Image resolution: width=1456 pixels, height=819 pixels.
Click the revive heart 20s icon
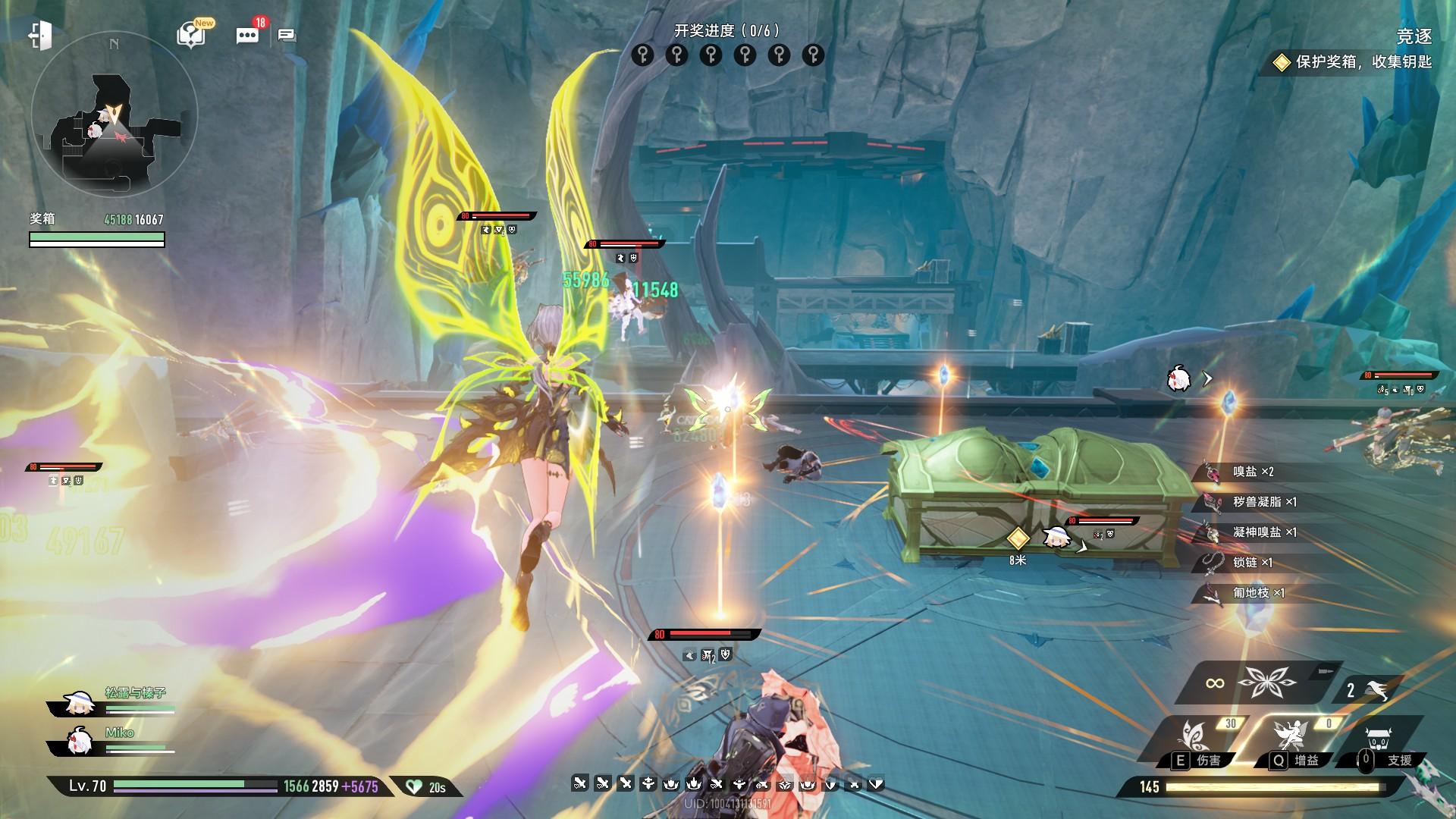425,787
